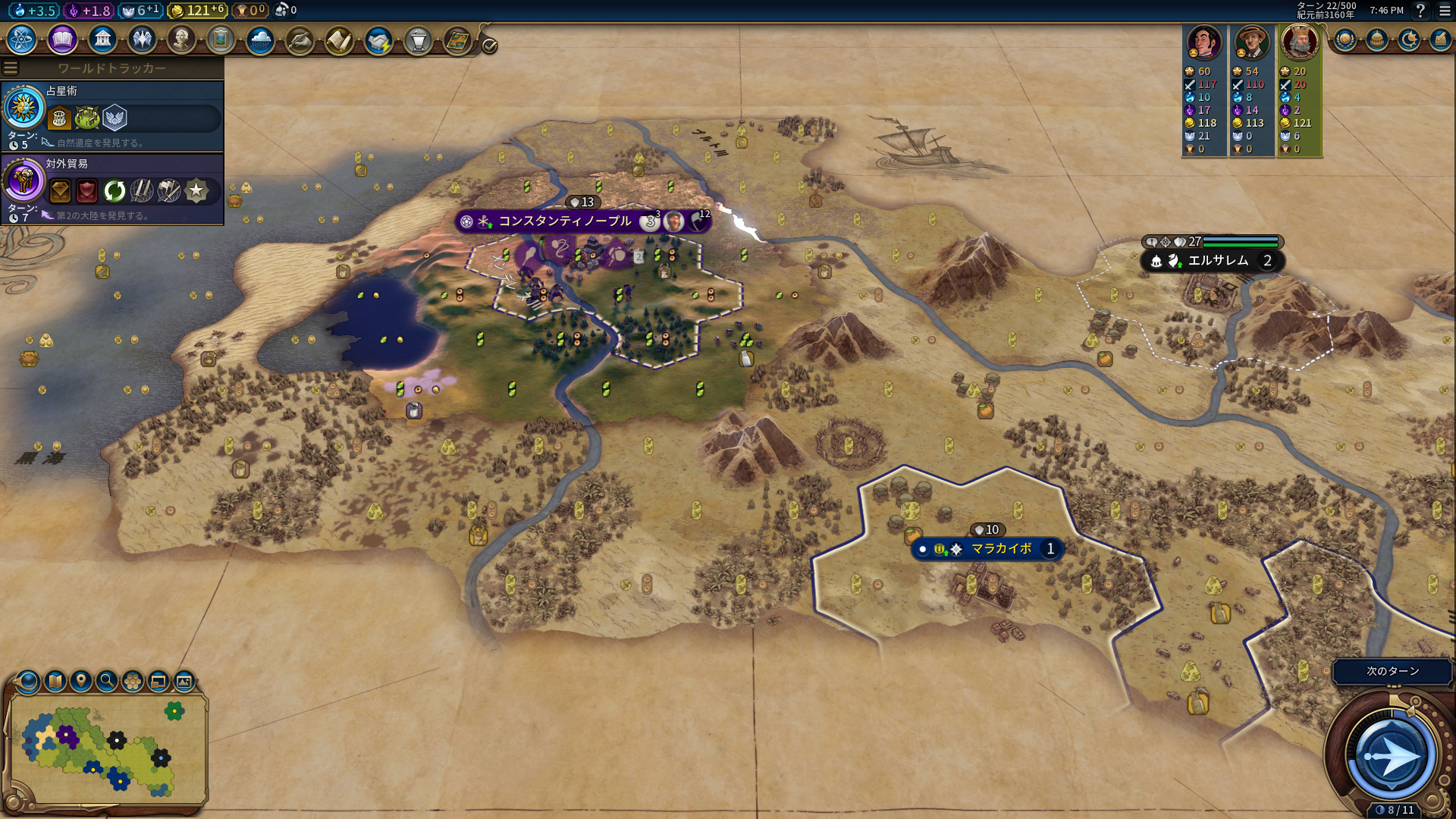Click the minimap's map pin button
The image size is (1456, 819).
81,681
